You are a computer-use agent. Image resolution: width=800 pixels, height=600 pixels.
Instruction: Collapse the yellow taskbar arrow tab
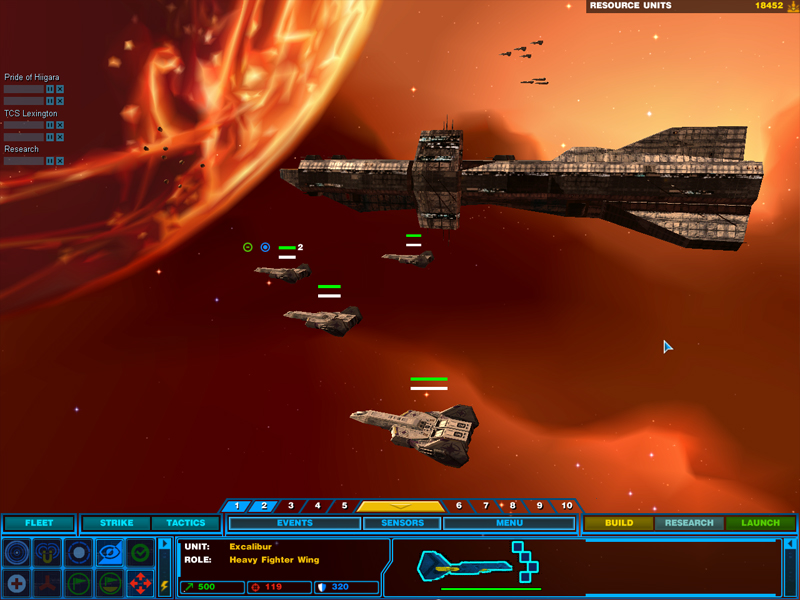coord(401,506)
